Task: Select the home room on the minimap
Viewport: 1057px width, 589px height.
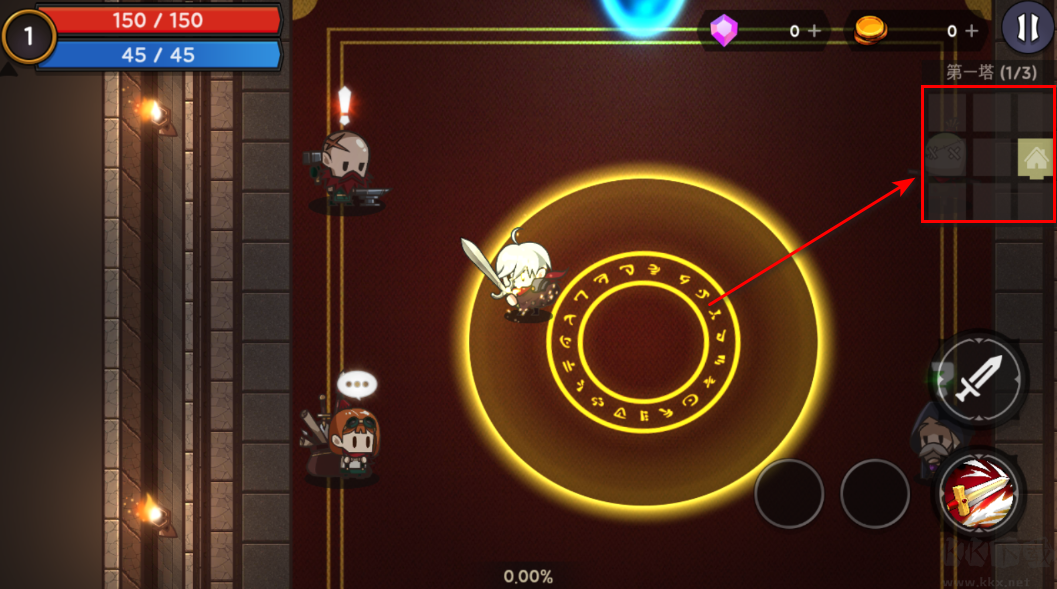Action: click(1035, 158)
